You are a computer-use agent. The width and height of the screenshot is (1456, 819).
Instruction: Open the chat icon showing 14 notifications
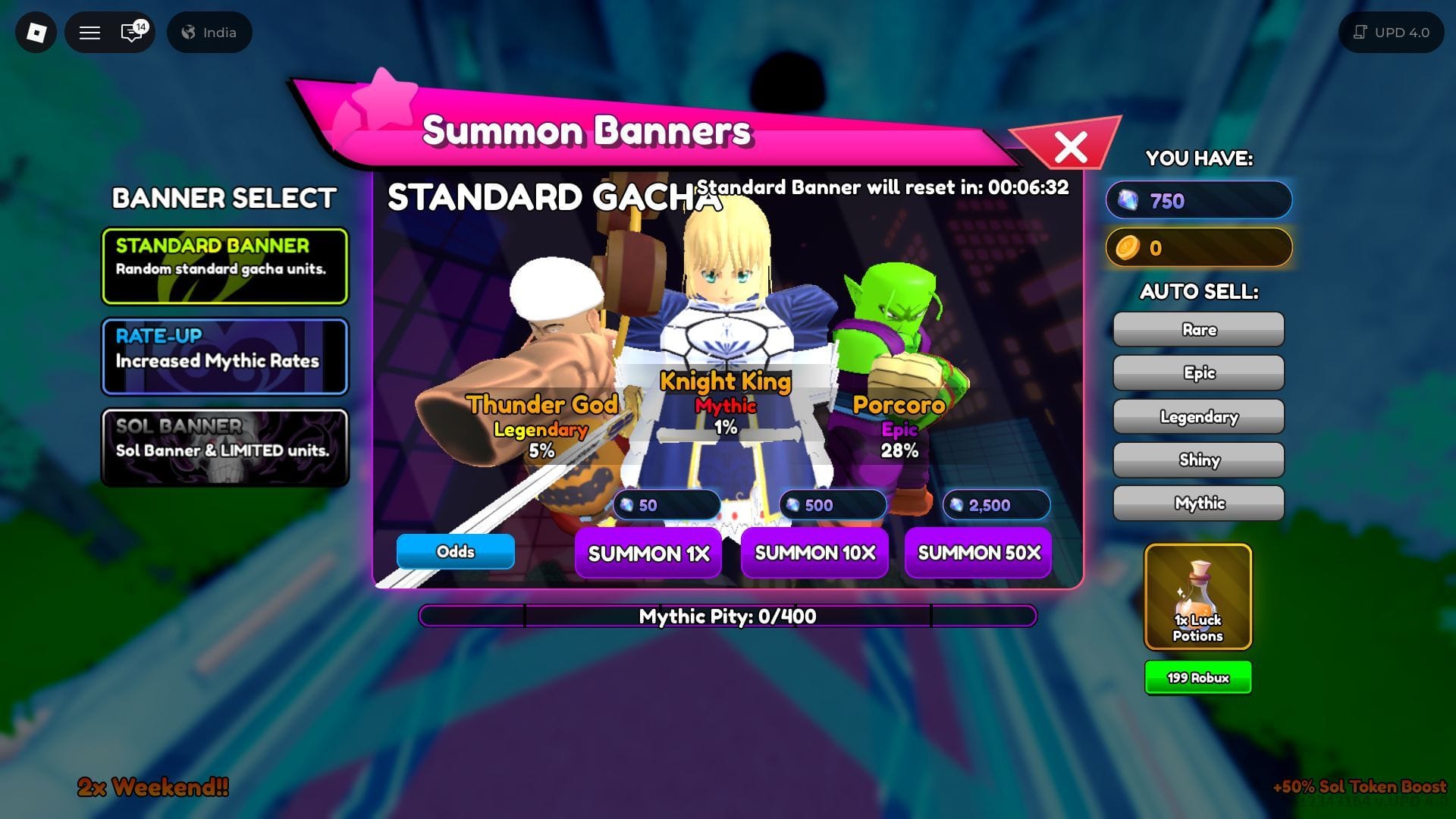[x=129, y=32]
